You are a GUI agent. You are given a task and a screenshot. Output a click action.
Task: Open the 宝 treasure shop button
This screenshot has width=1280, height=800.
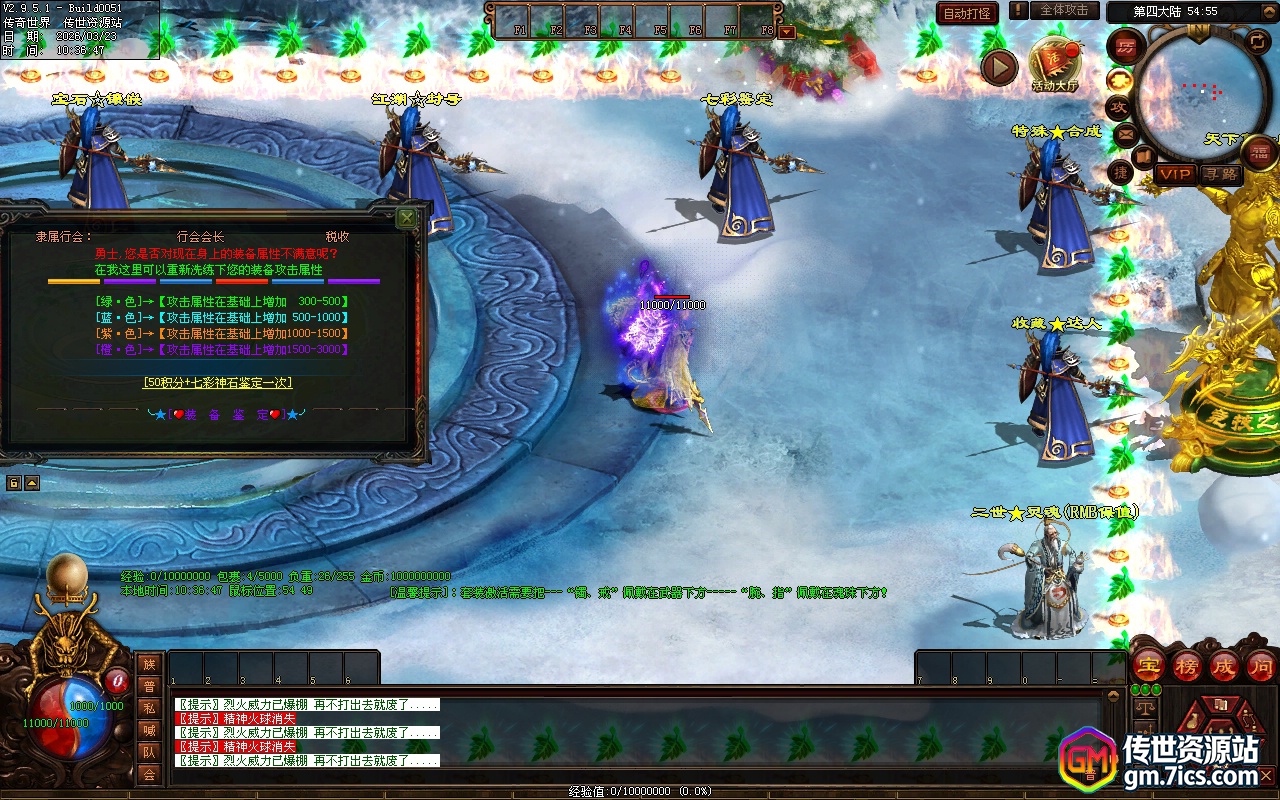tap(1149, 666)
